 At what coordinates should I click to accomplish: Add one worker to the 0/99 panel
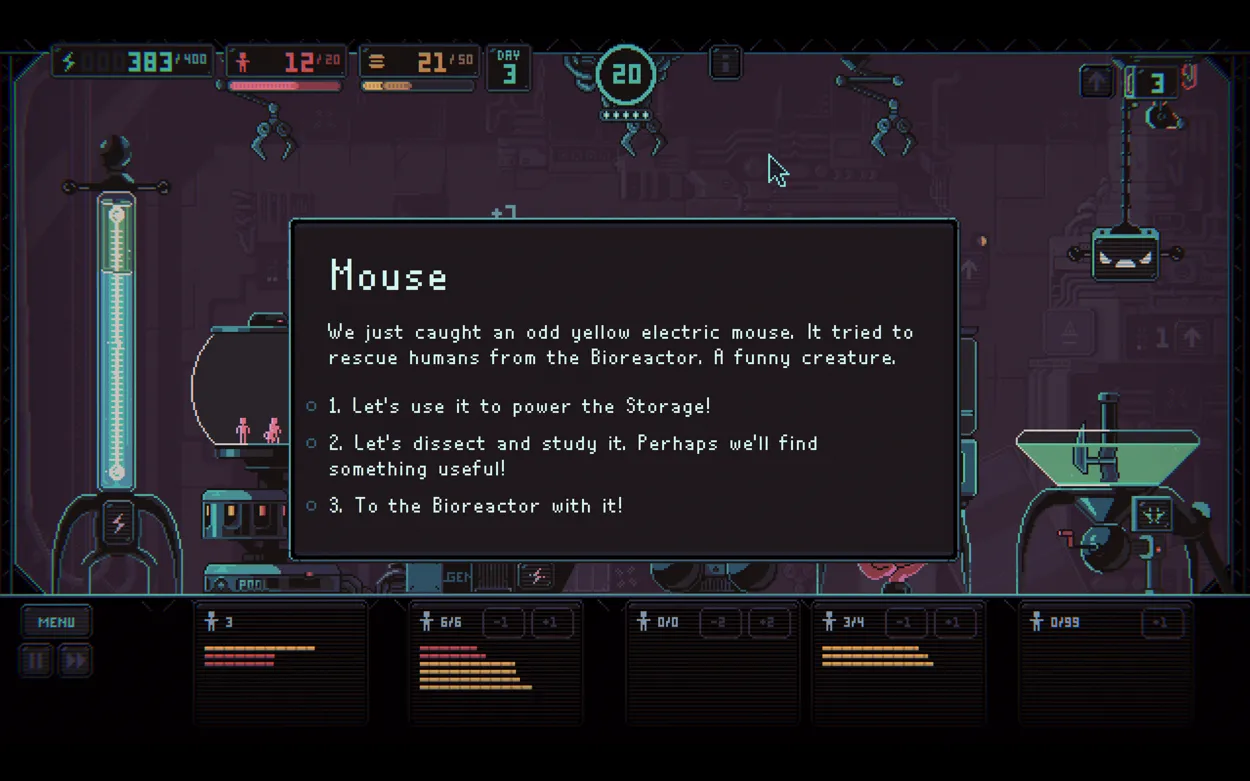pos(1160,623)
